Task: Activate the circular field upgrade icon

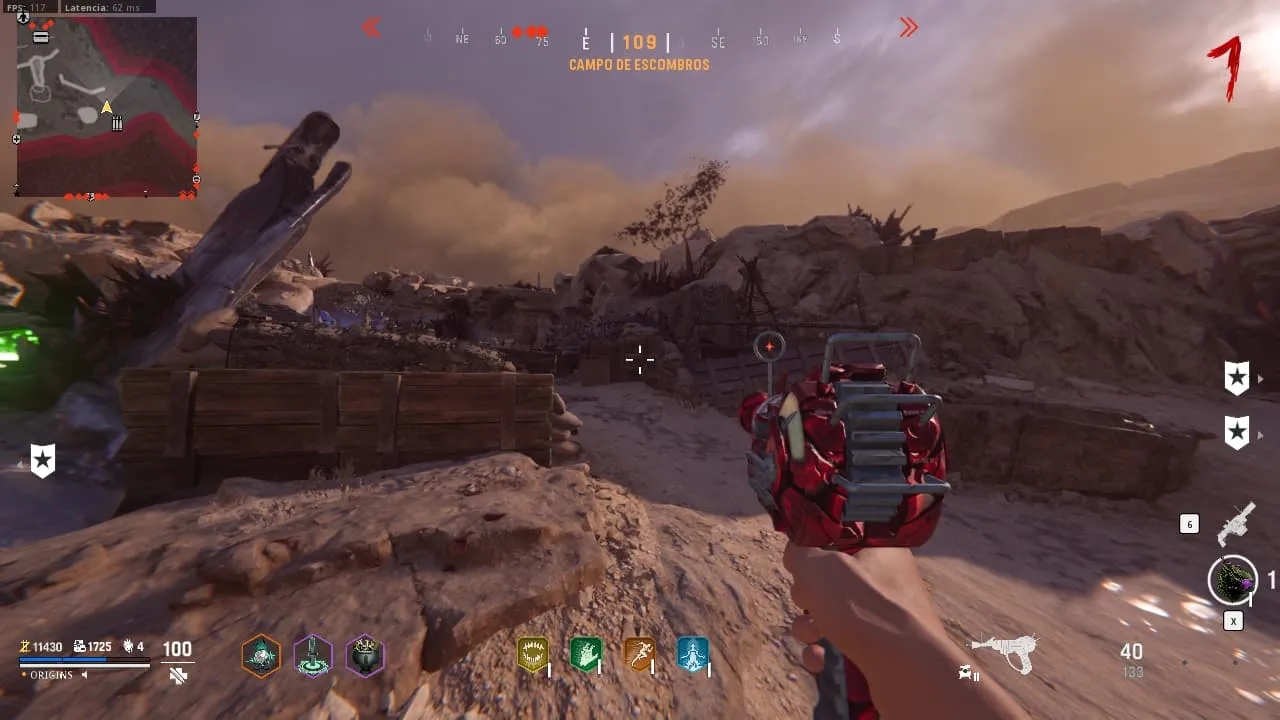Action: 1232,580
